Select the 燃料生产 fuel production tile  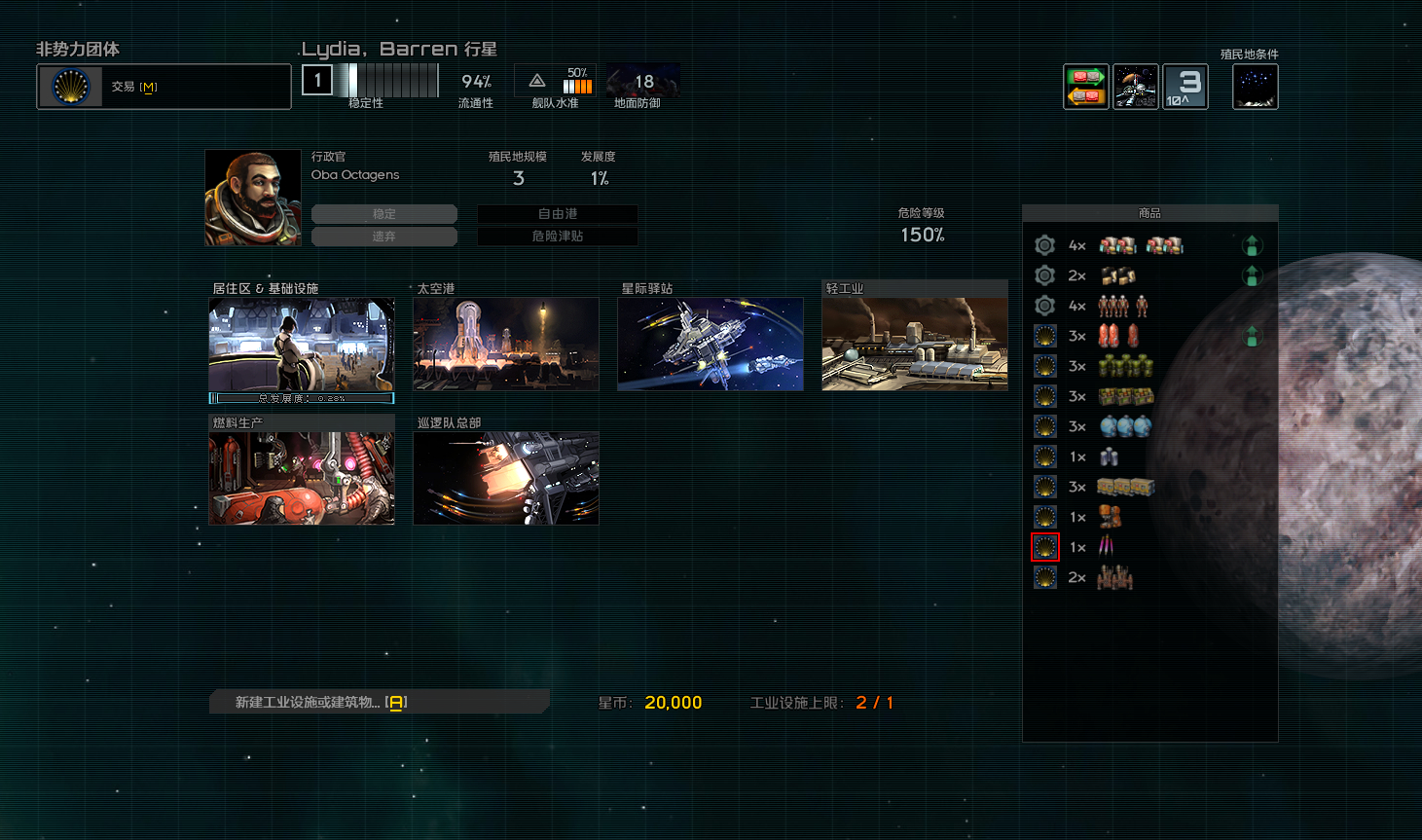pos(302,479)
